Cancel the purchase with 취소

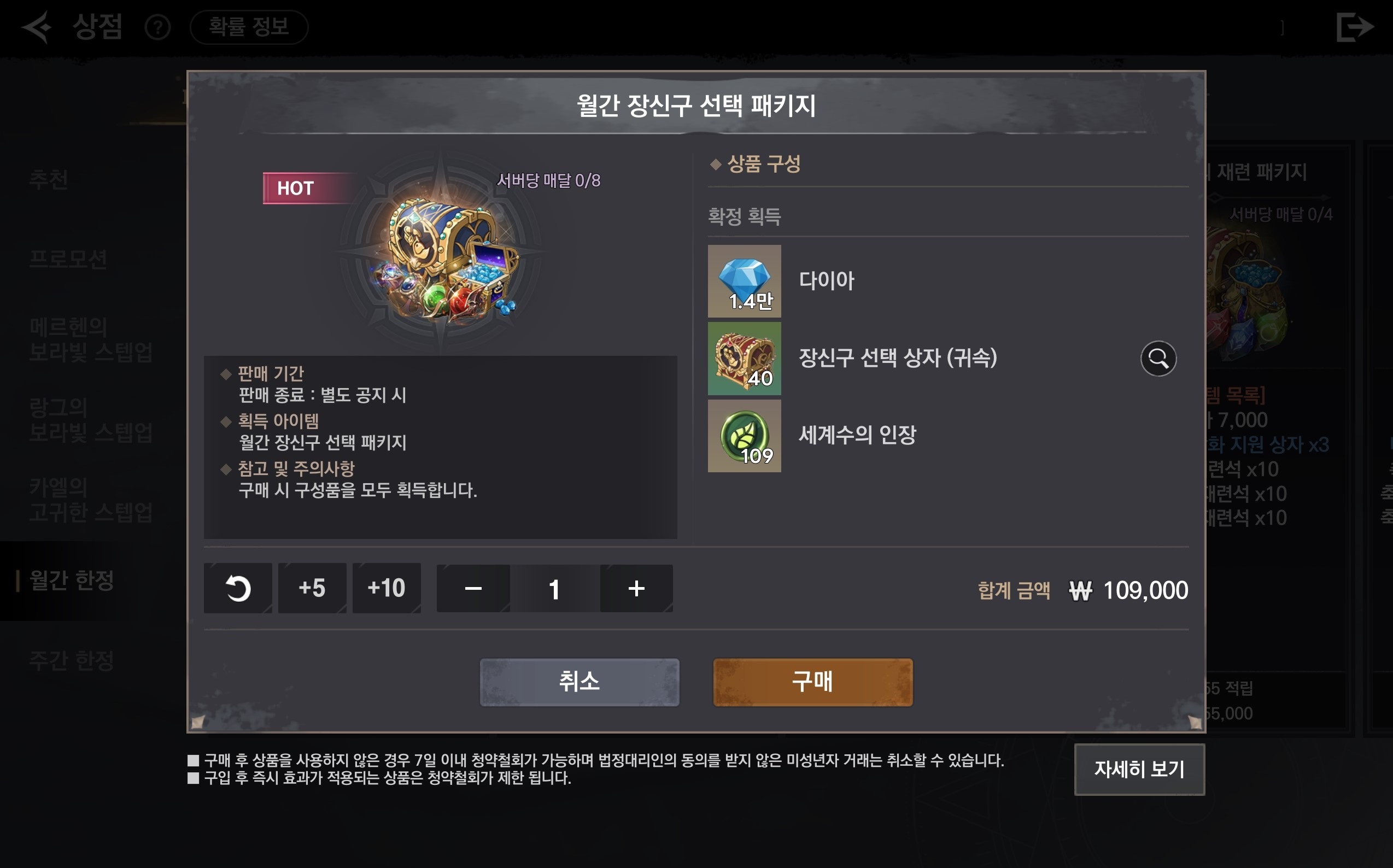click(x=580, y=682)
